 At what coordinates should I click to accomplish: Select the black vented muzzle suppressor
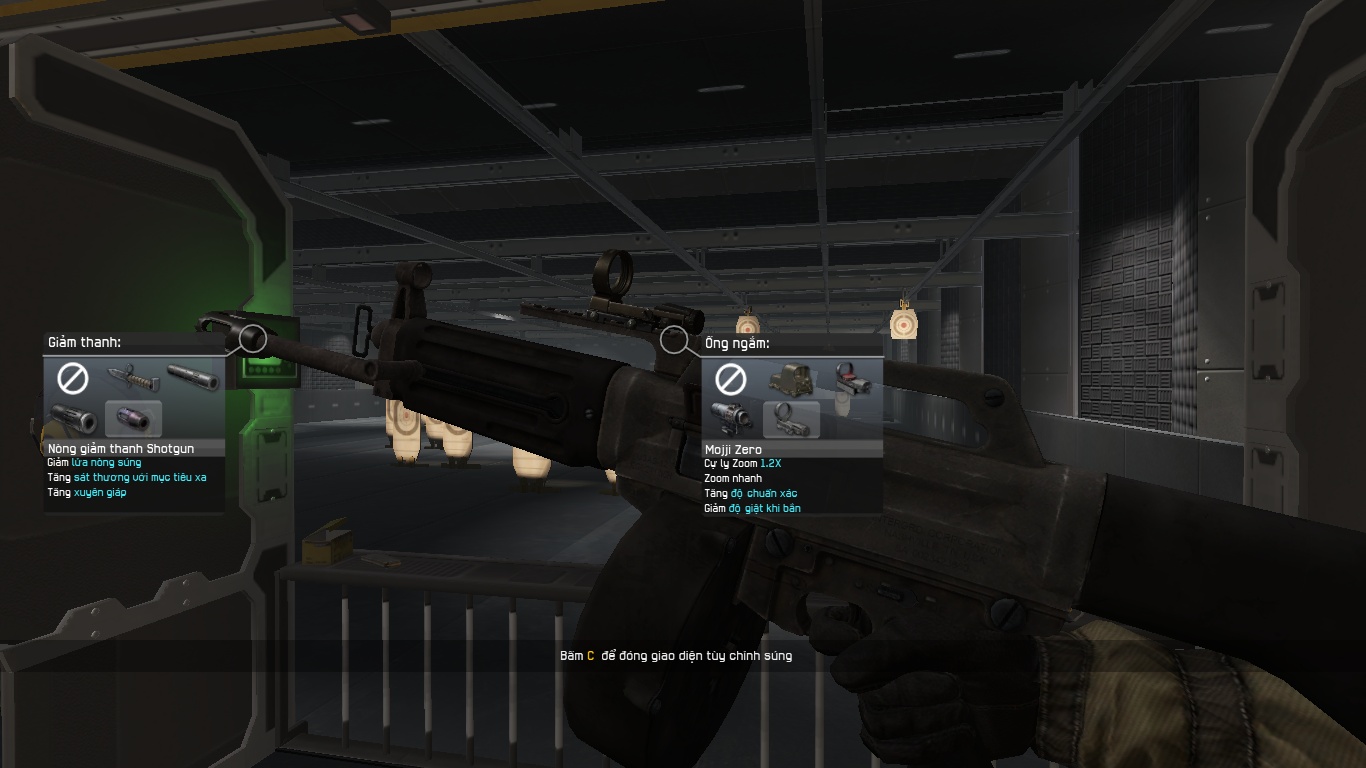pos(73,418)
